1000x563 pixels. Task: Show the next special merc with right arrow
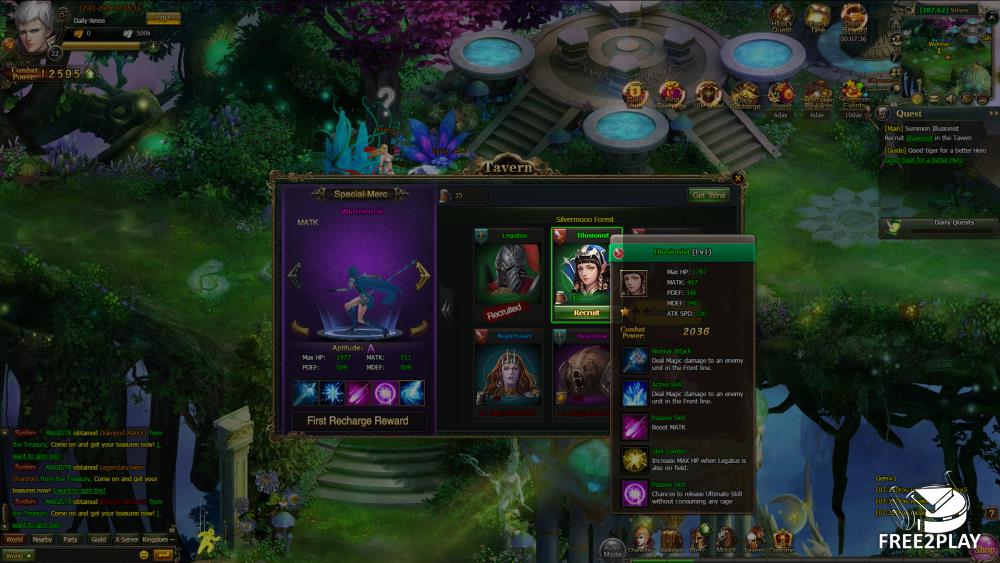[x=423, y=275]
